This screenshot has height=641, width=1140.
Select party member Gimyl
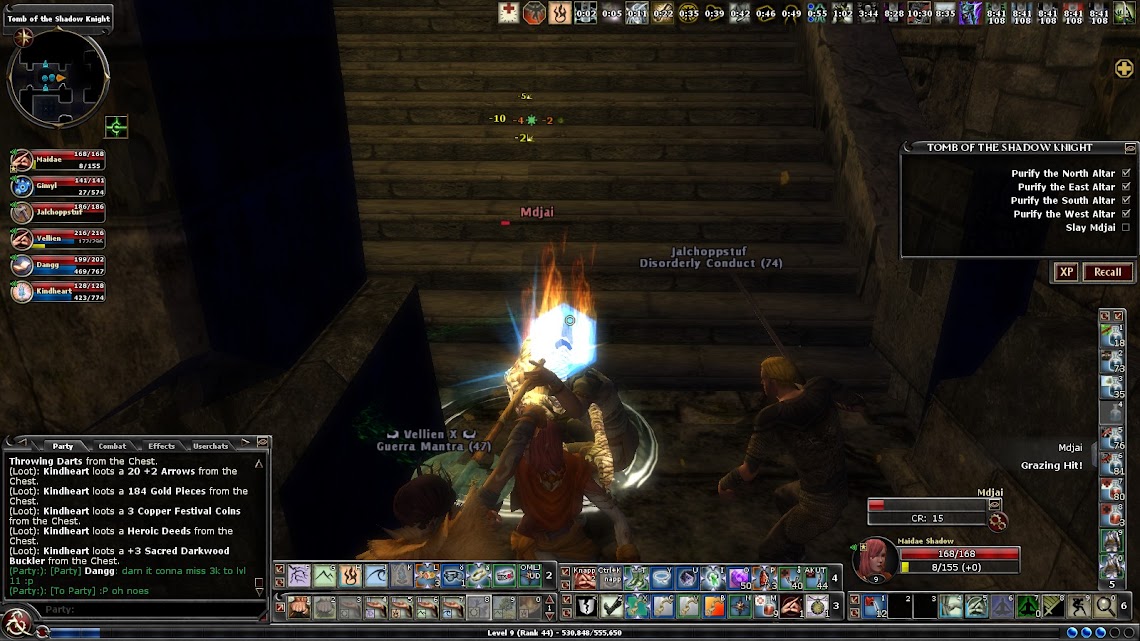click(22, 187)
